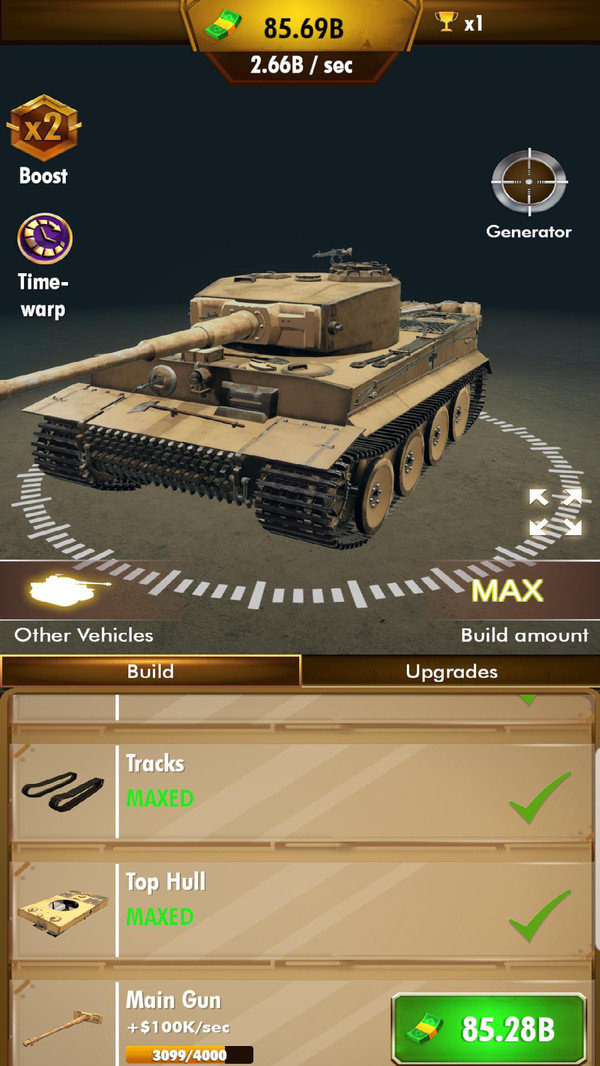600x1066 pixels.
Task: Open Other Vehicles tank selector
Action: click(66, 591)
